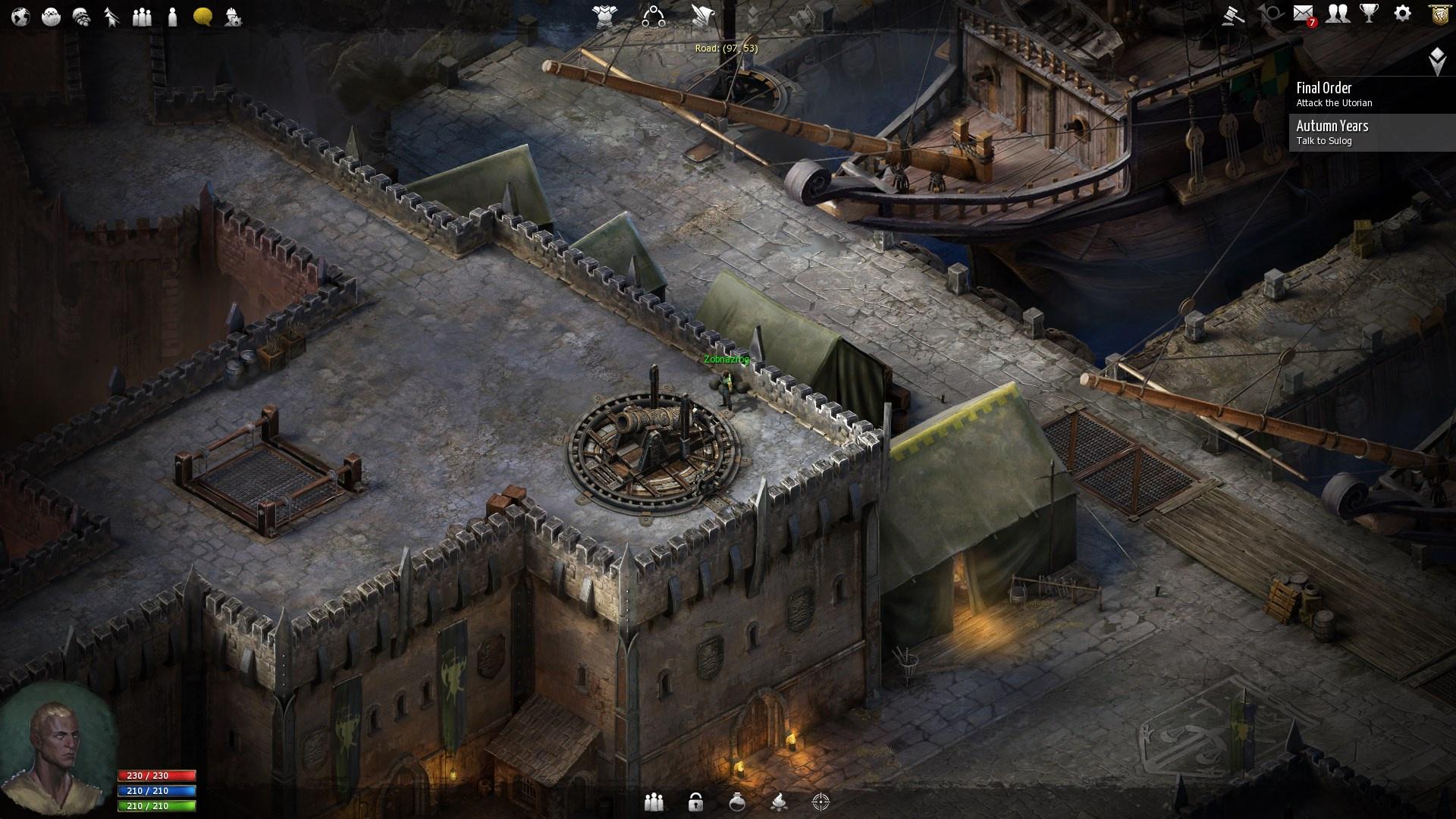Screen dimensions: 1456x819
Task: Click the three-people group icon in top-left bar
Action: (x=142, y=16)
